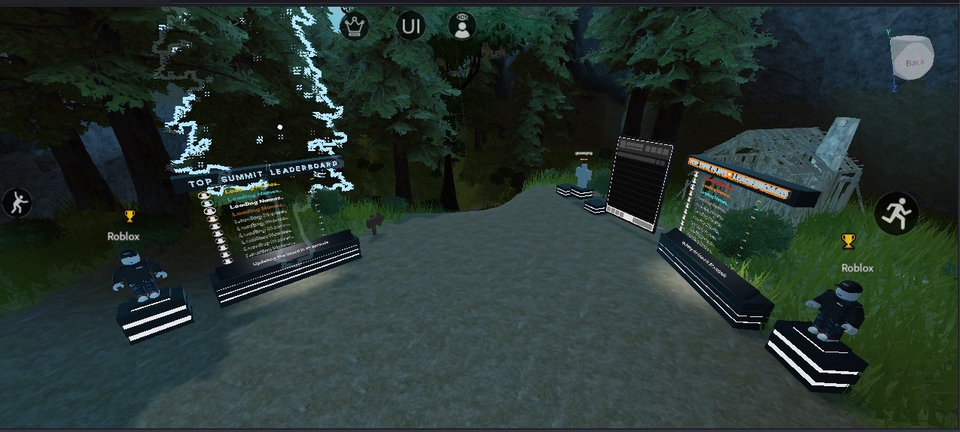The image size is (960, 432).
Task: Click the Back face of the view cube
Action: pos(914,61)
